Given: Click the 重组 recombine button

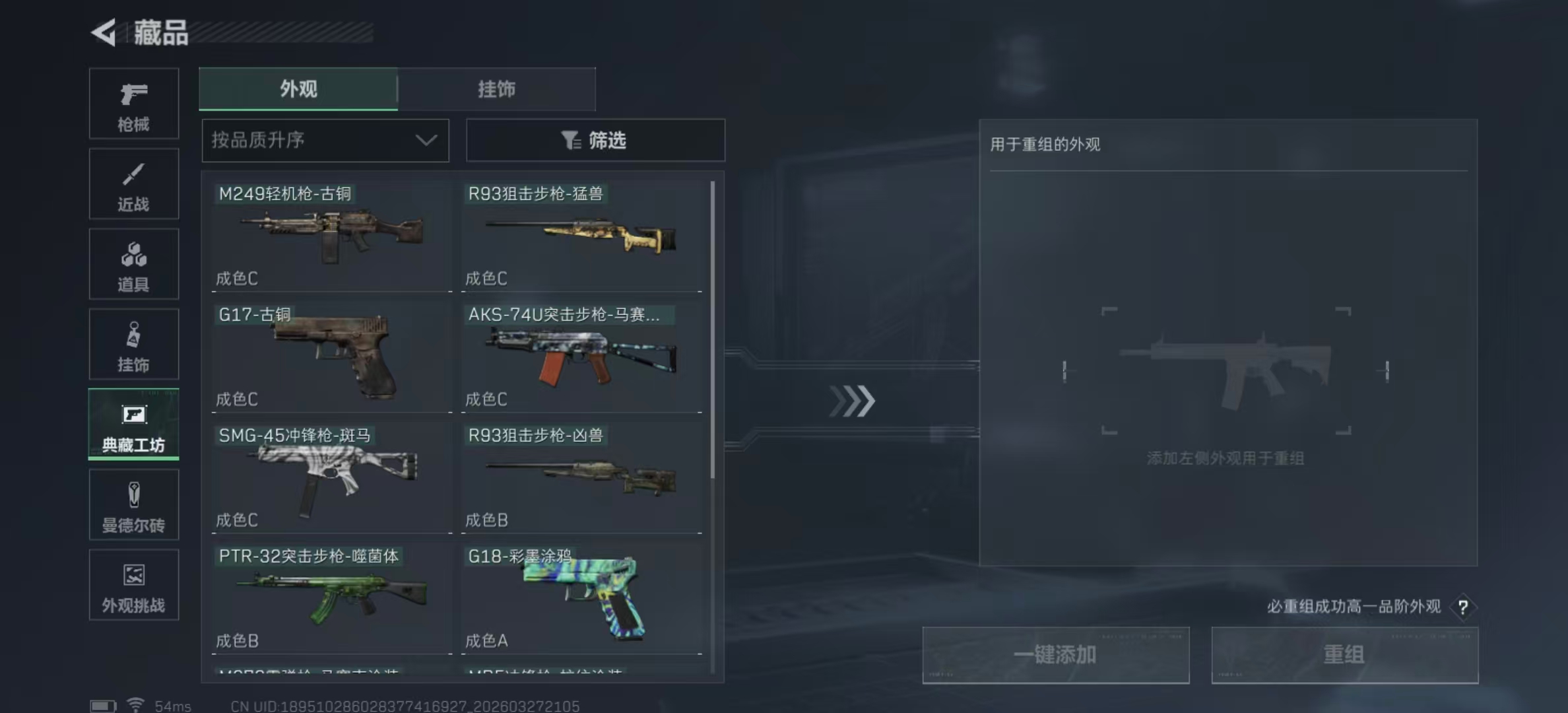Looking at the screenshot, I should 1345,654.
